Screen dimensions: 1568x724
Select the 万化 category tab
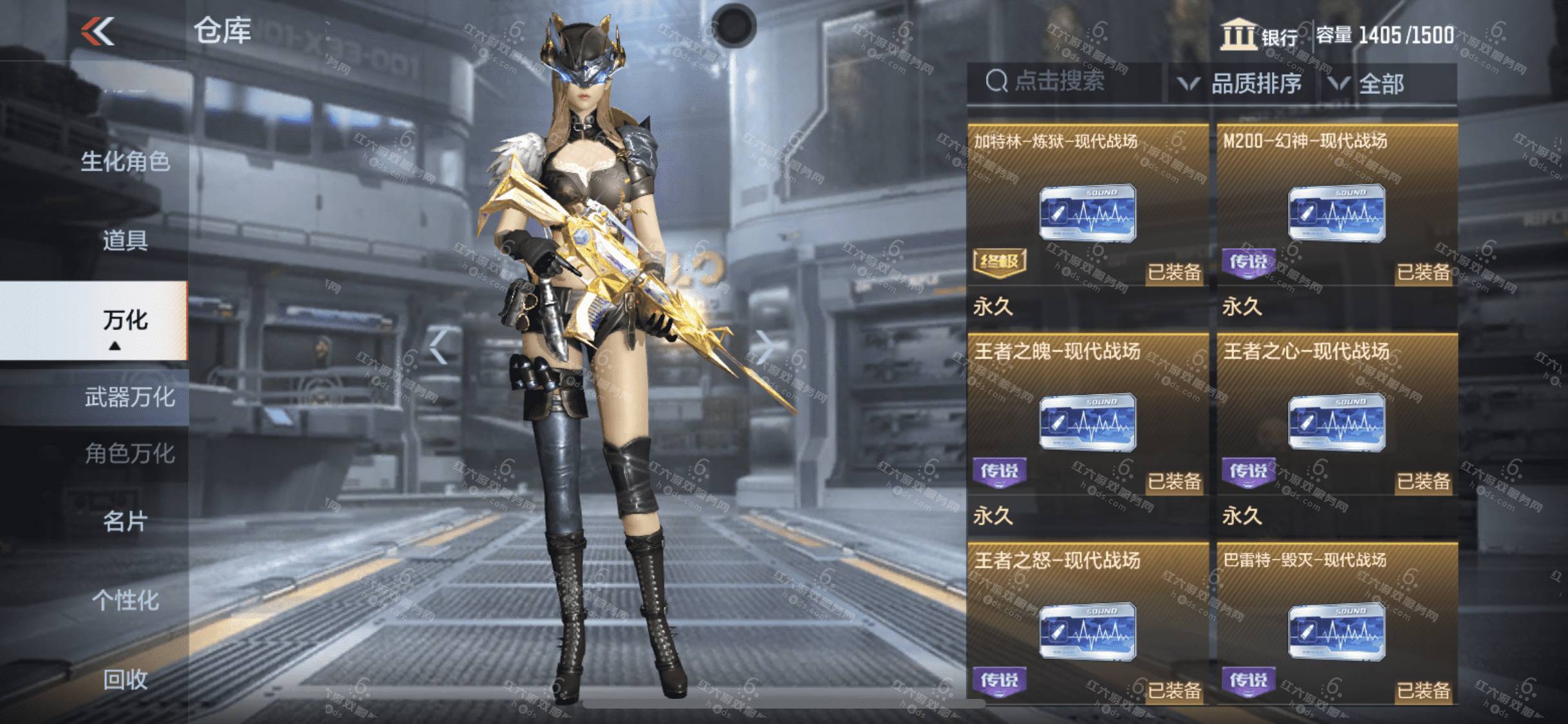[x=125, y=320]
